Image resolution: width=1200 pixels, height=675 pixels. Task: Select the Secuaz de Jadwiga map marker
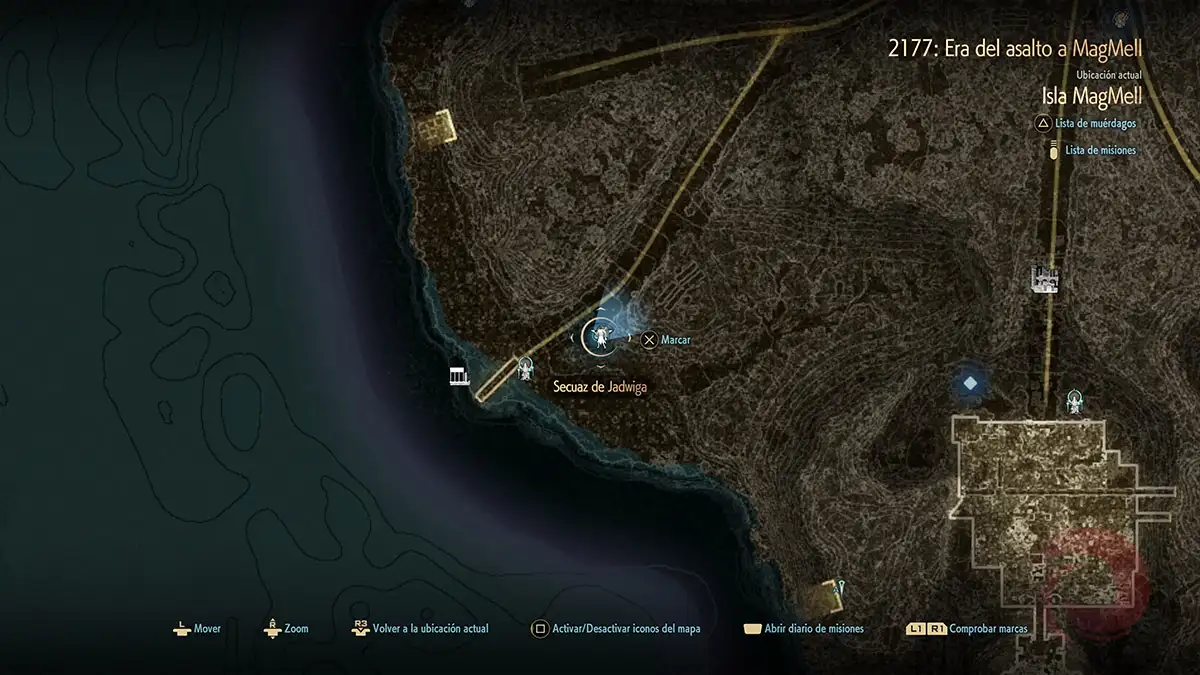click(602, 336)
